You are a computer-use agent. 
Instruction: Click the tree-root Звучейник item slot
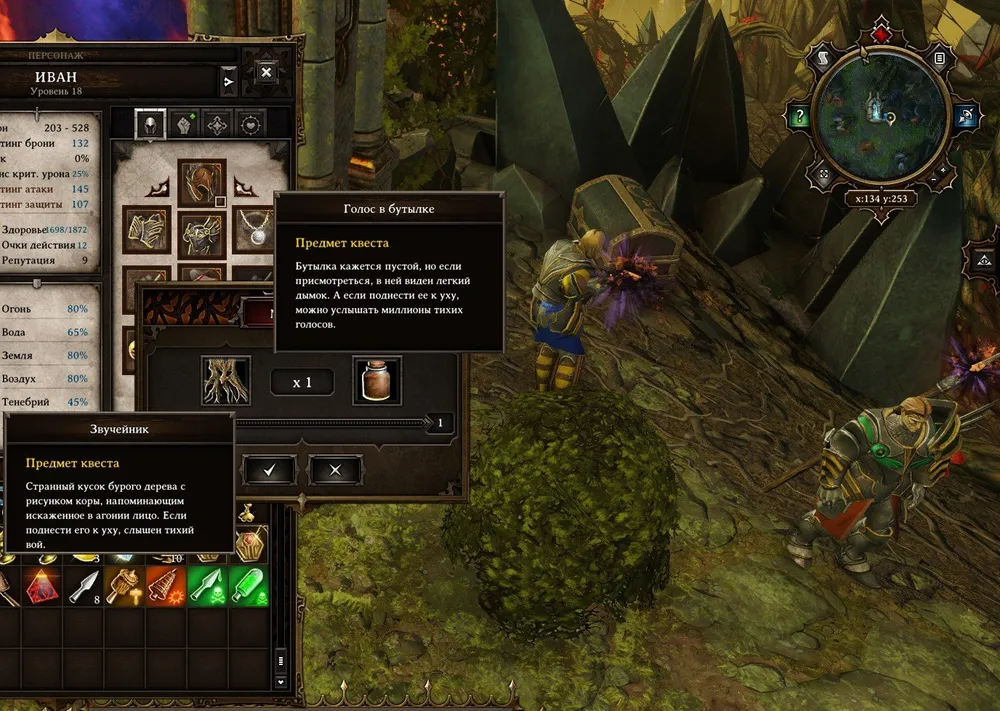pyautogui.click(x=226, y=381)
